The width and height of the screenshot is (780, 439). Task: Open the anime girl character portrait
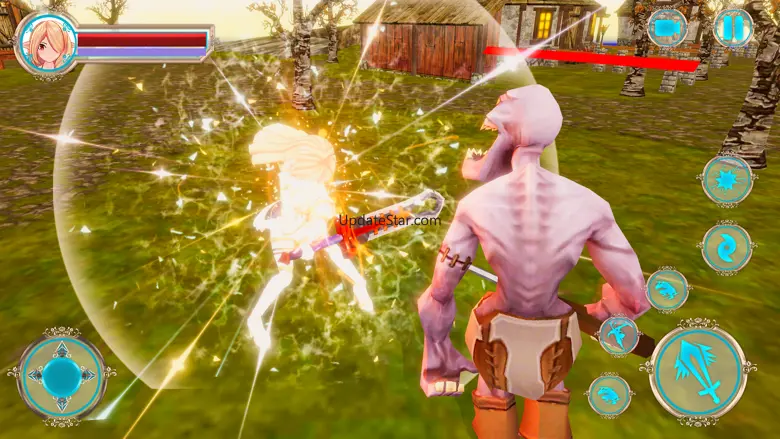coord(46,43)
